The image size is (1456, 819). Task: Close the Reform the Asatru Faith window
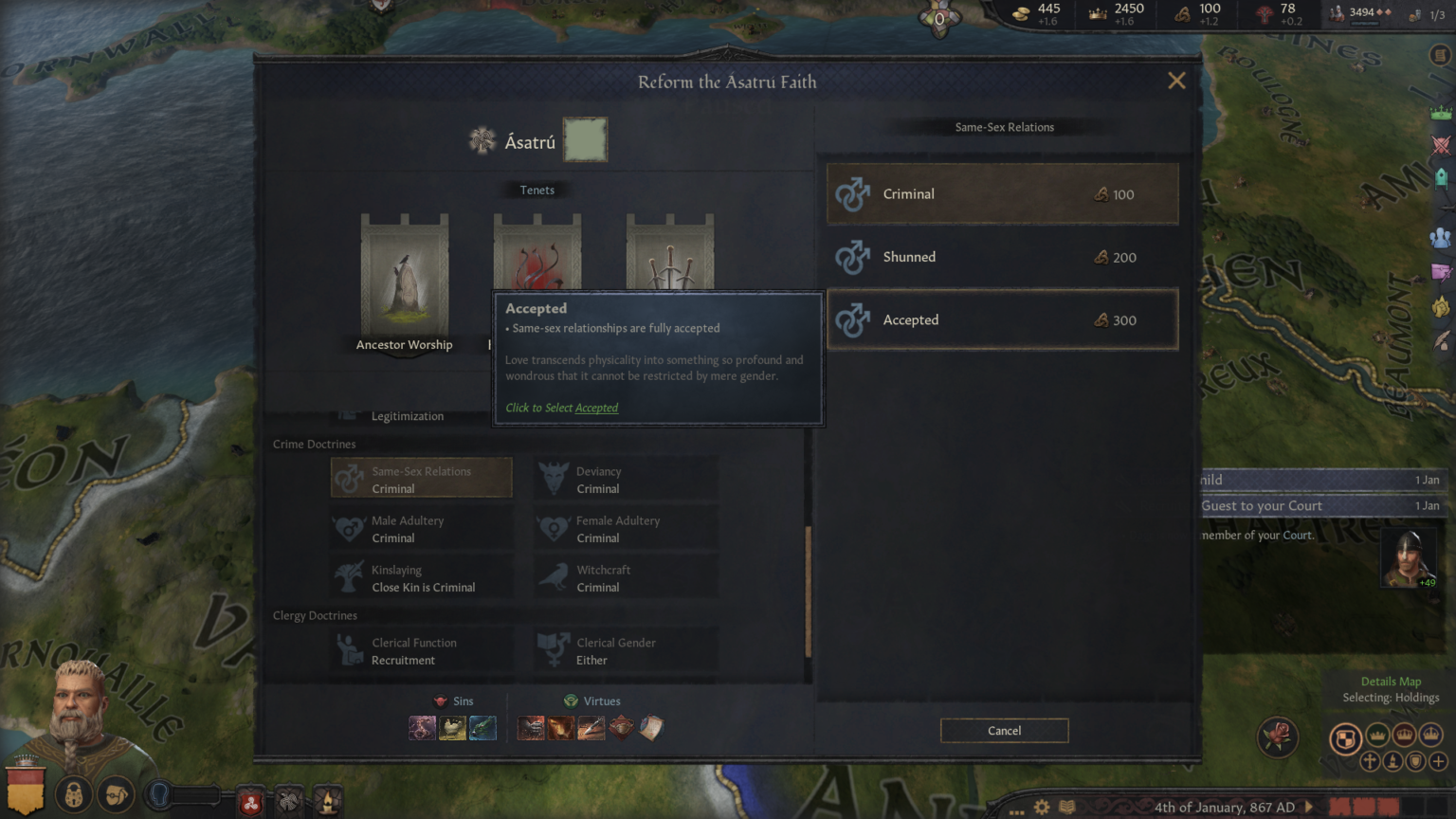[x=1176, y=81]
